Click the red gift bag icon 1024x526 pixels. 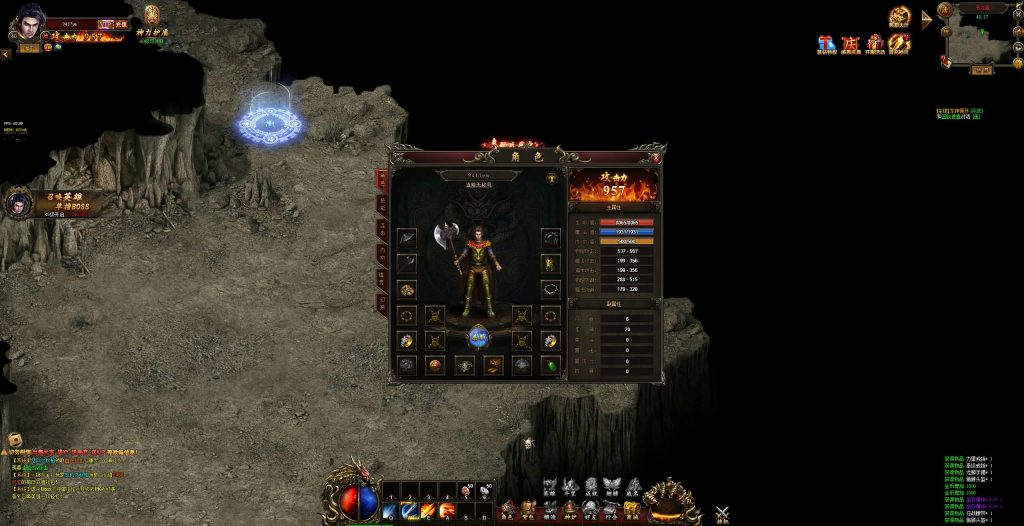tap(875, 43)
